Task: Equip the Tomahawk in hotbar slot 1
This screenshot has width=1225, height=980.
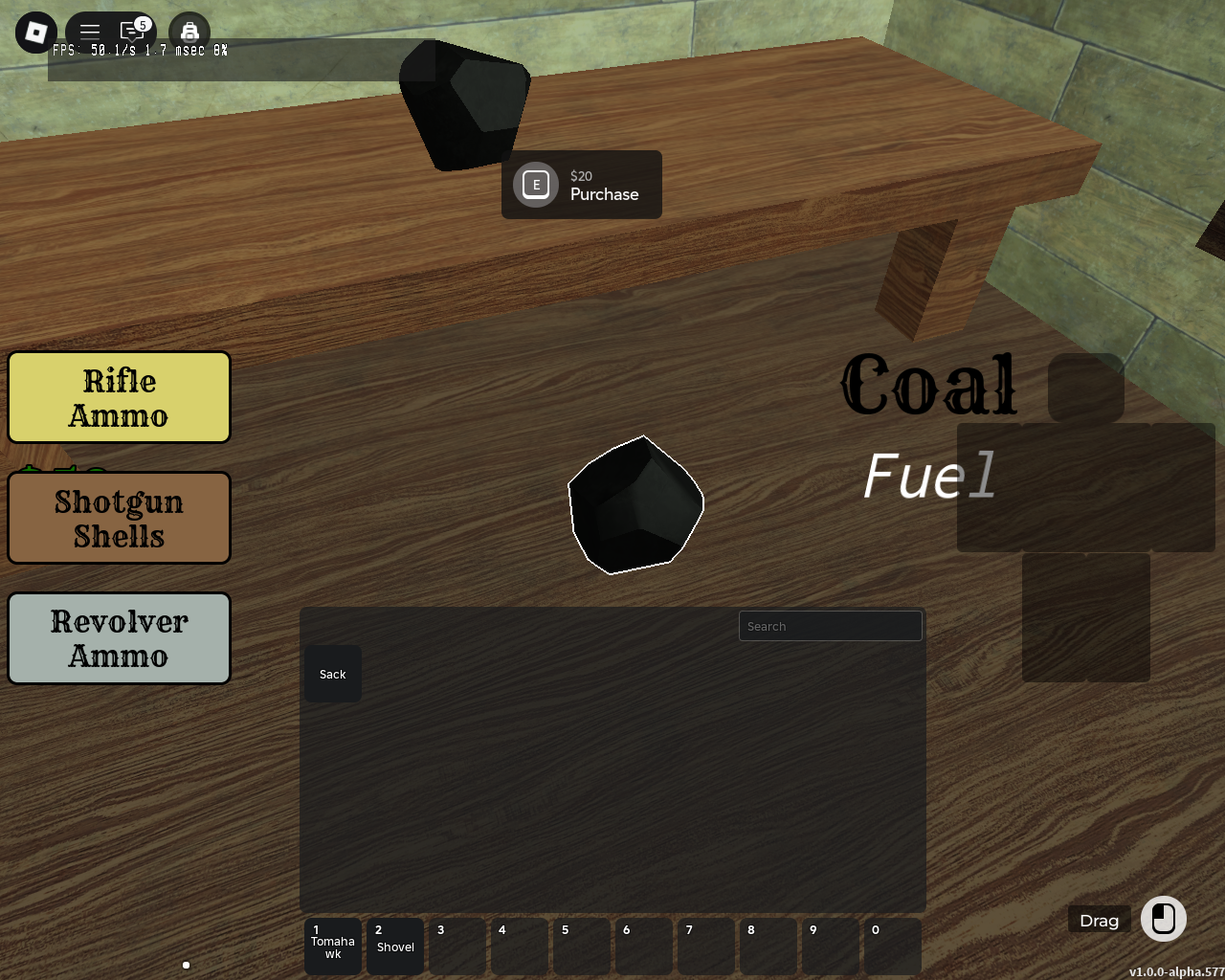Action: tap(333, 946)
